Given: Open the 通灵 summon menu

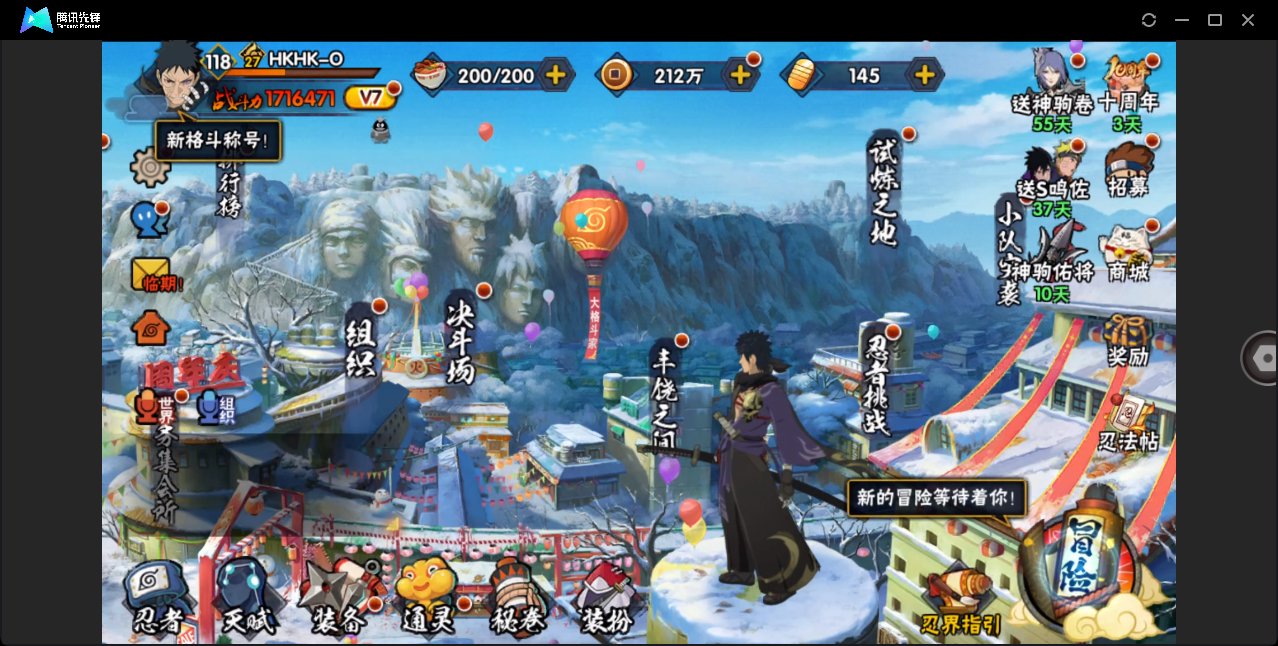Looking at the screenshot, I should click(x=427, y=598).
